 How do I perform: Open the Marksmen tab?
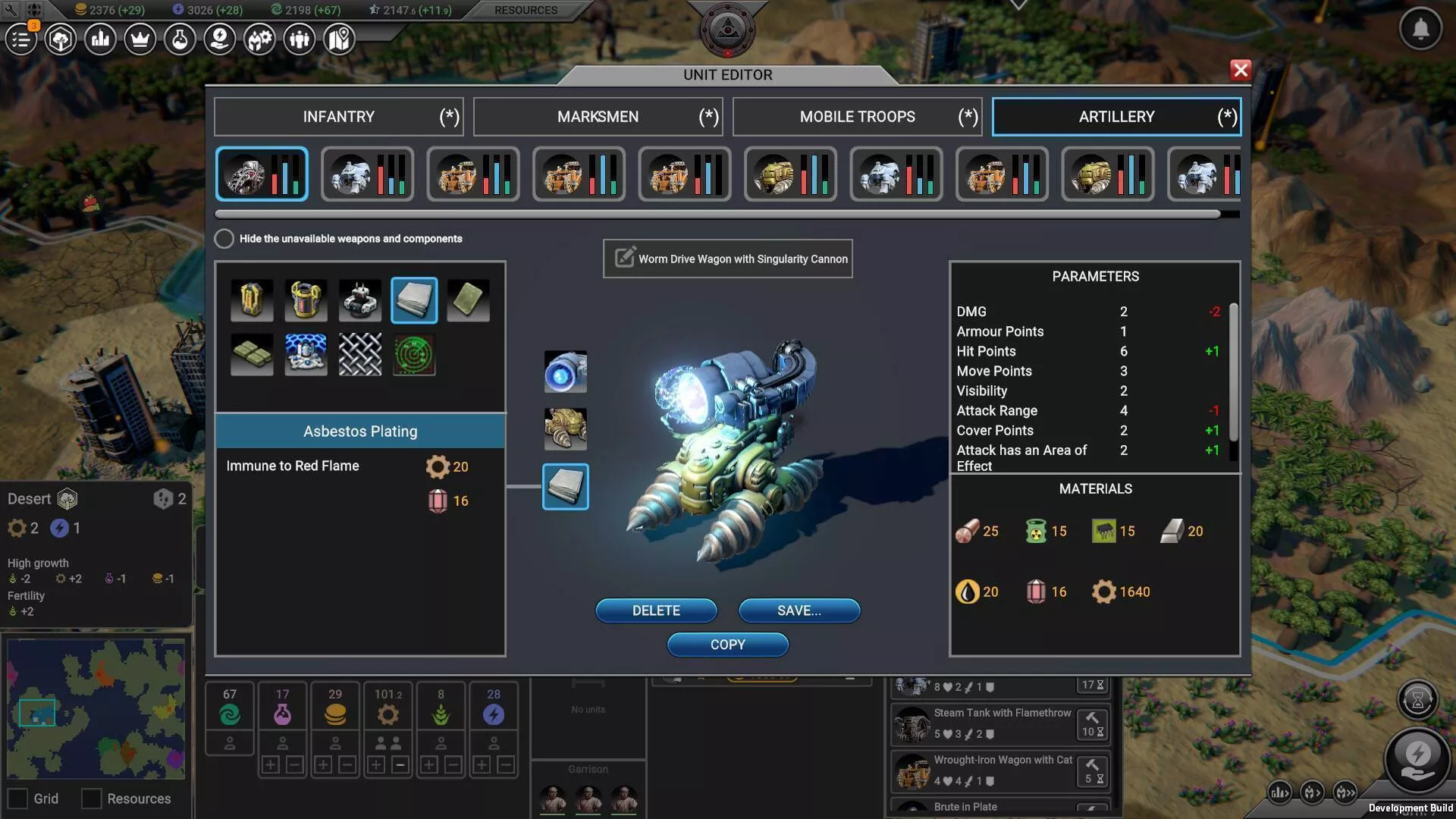coord(598,117)
